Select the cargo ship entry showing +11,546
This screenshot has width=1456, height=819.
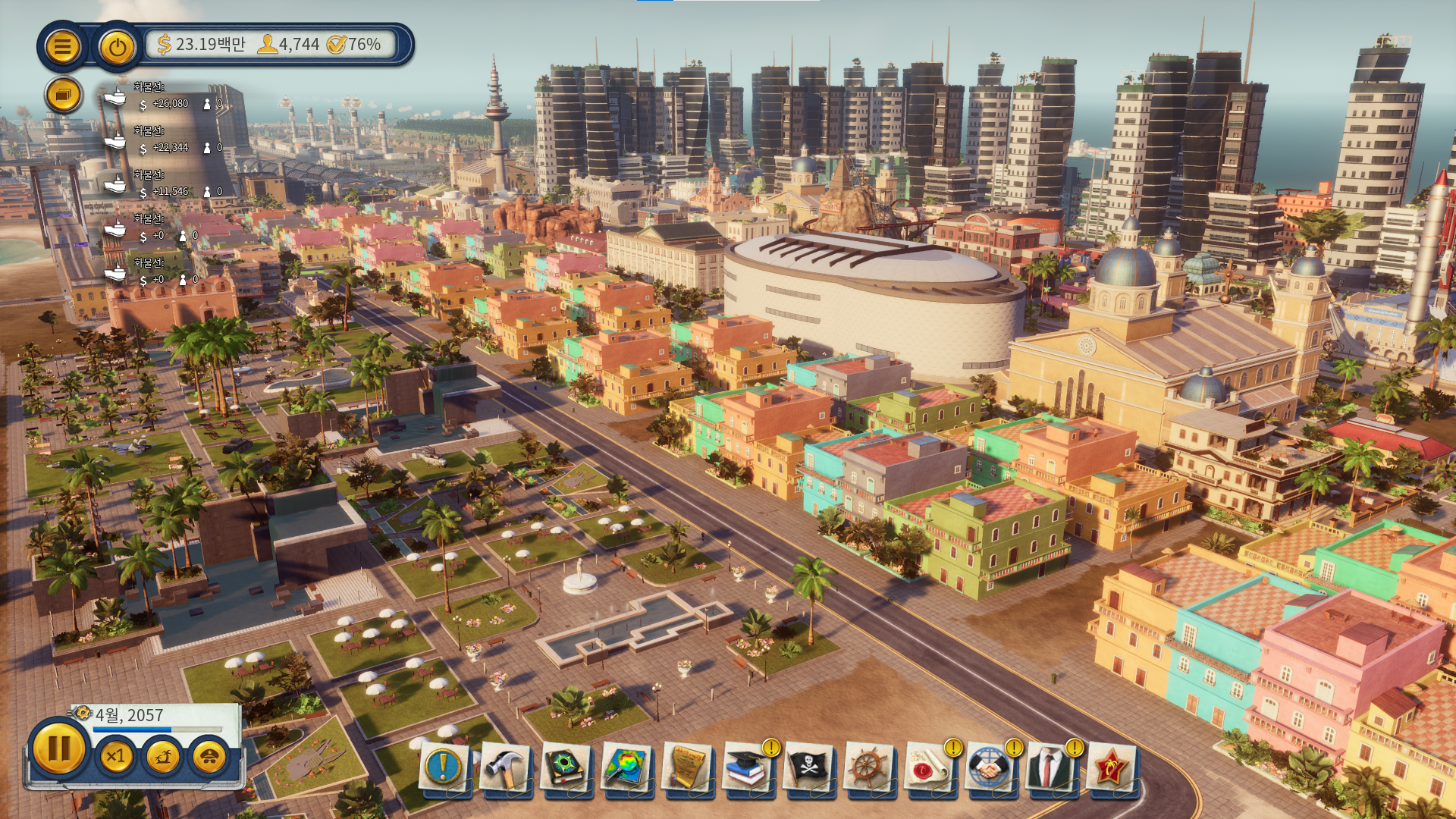tap(164, 185)
